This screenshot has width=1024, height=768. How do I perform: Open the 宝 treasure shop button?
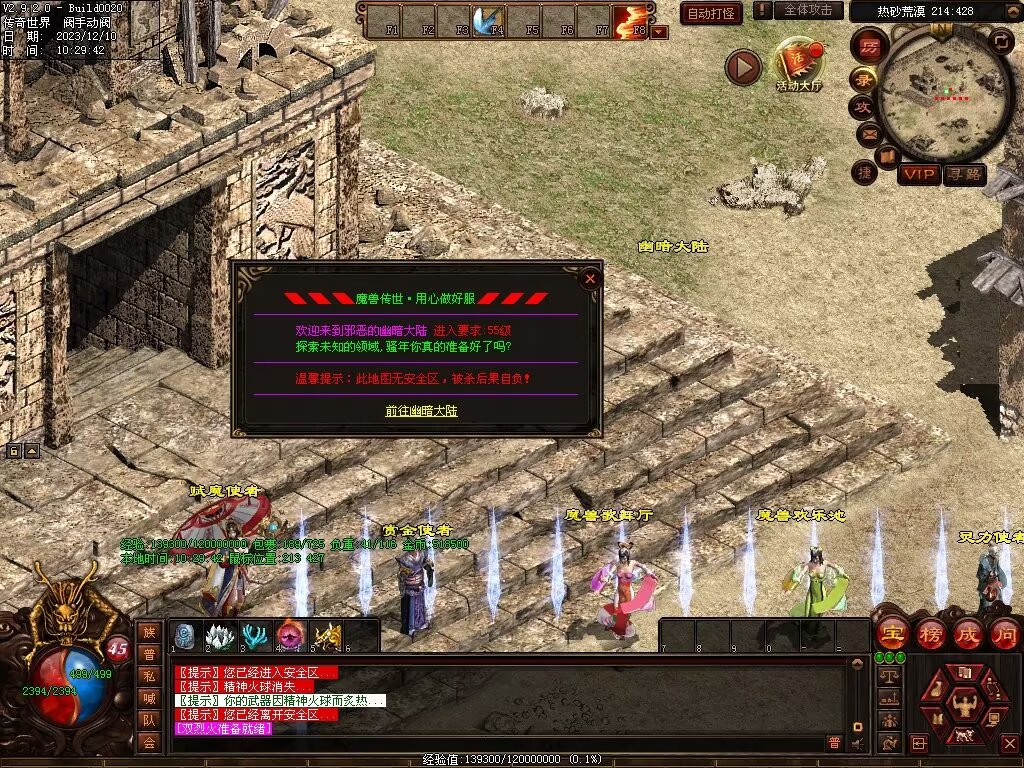891,633
